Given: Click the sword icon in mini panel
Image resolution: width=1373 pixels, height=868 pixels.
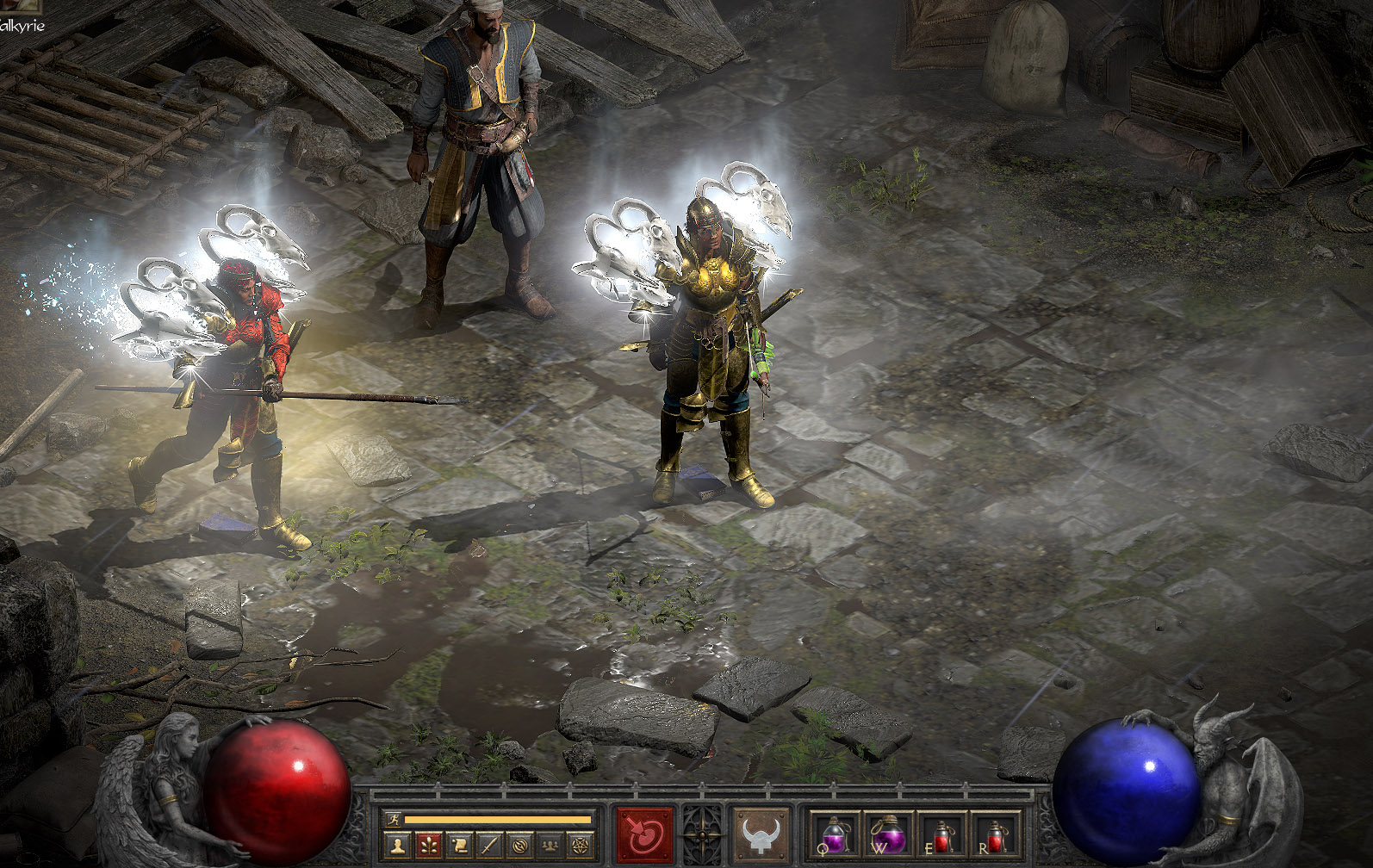Looking at the screenshot, I should coord(489,846).
